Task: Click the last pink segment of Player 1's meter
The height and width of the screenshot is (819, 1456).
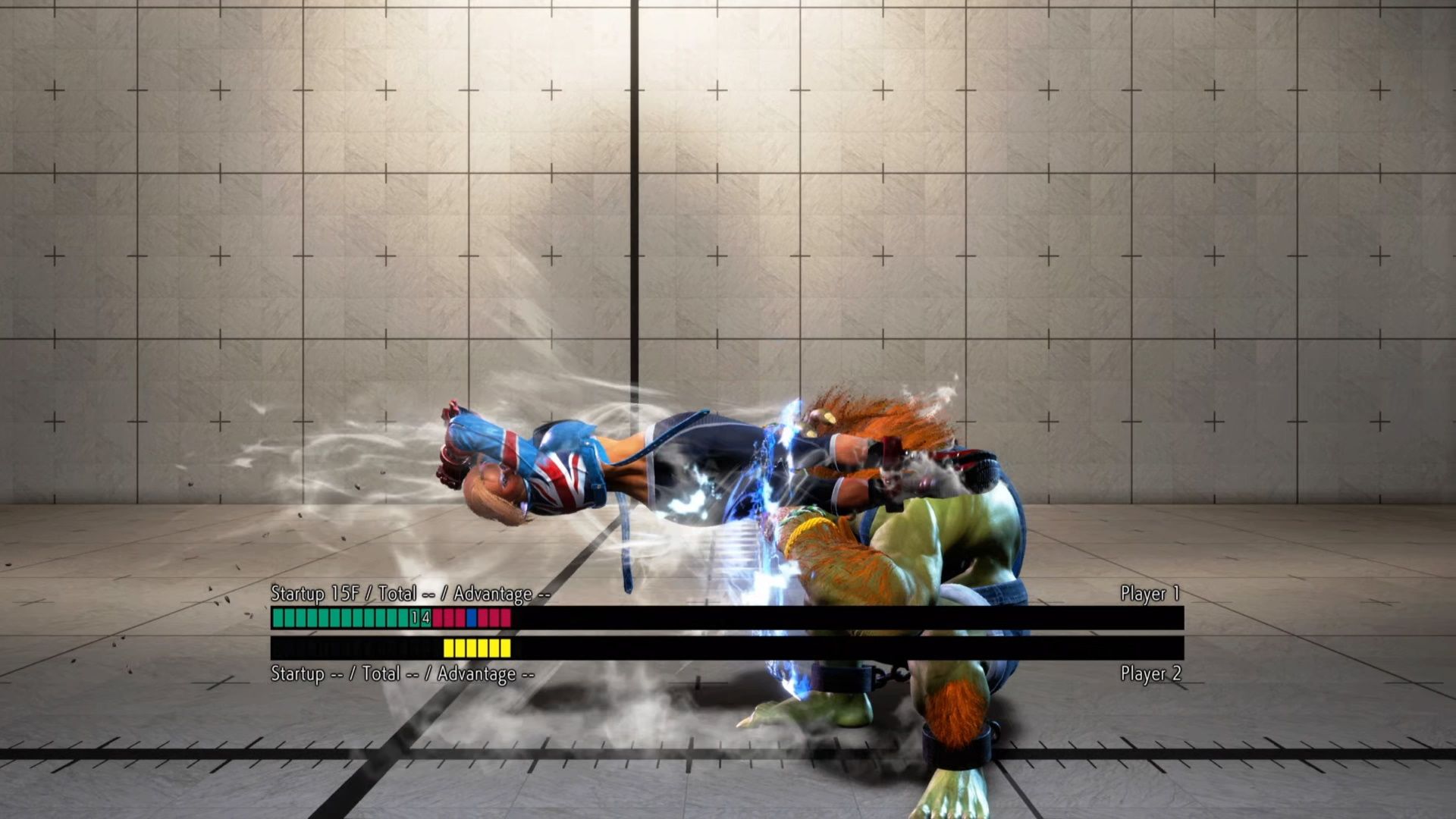Action: (505, 617)
